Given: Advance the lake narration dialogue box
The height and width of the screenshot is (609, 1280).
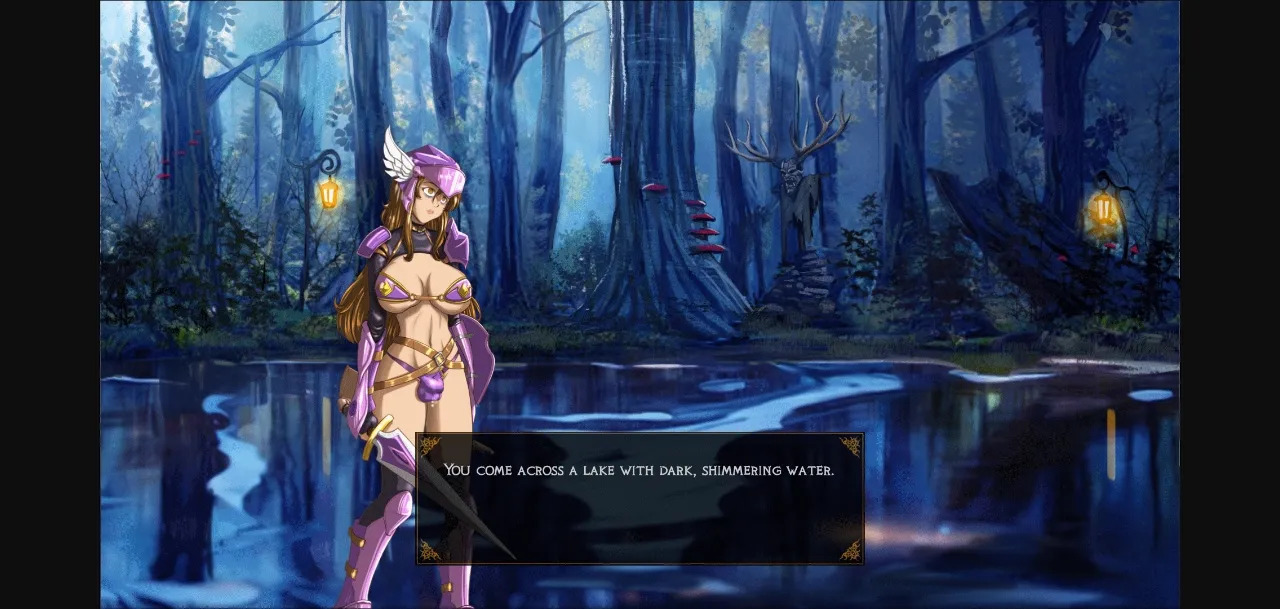Looking at the screenshot, I should click(640, 498).
